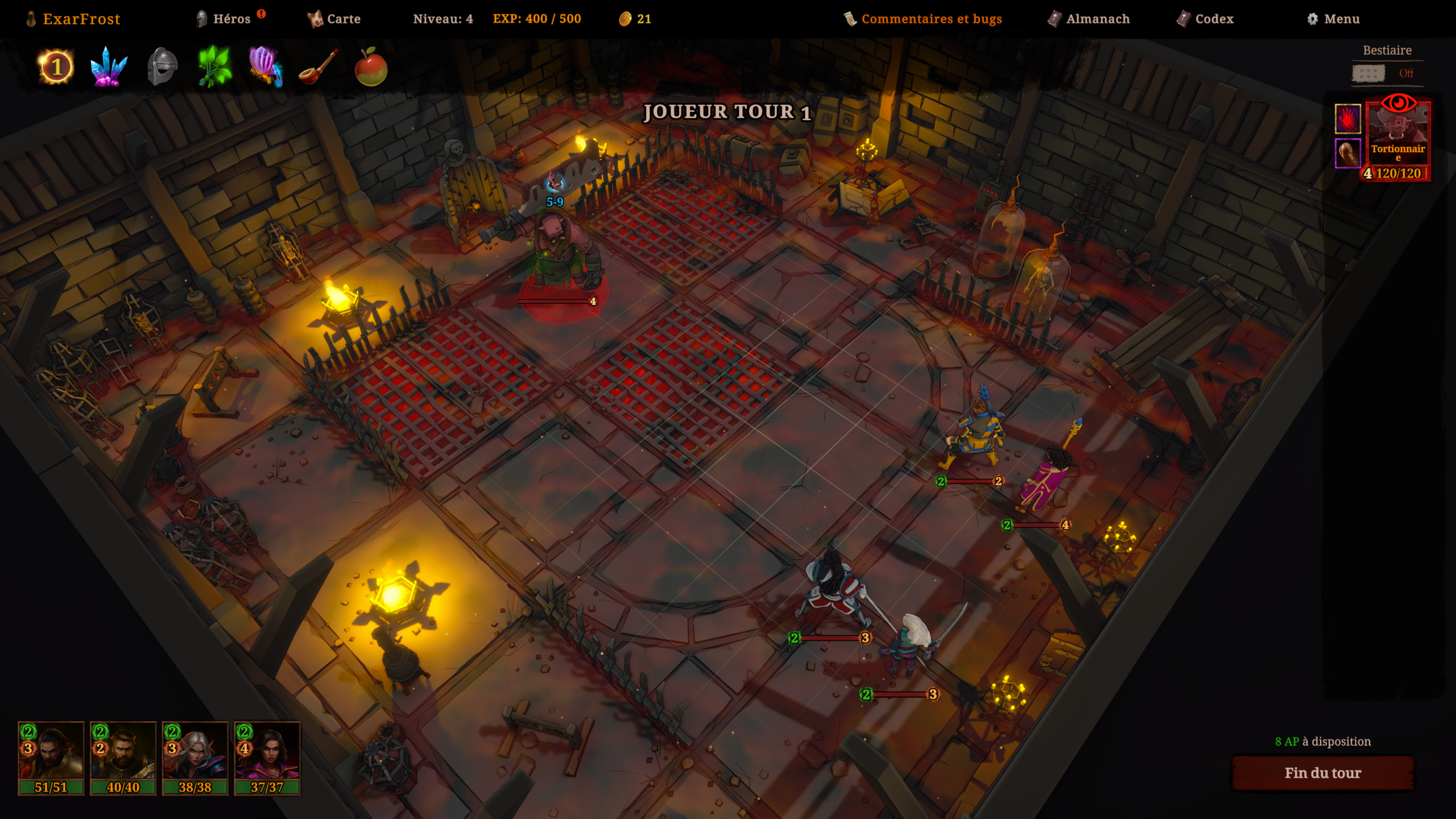
Task: Select the steel helmet item icon
Action: pyautogui.click(x=162, y=67)
